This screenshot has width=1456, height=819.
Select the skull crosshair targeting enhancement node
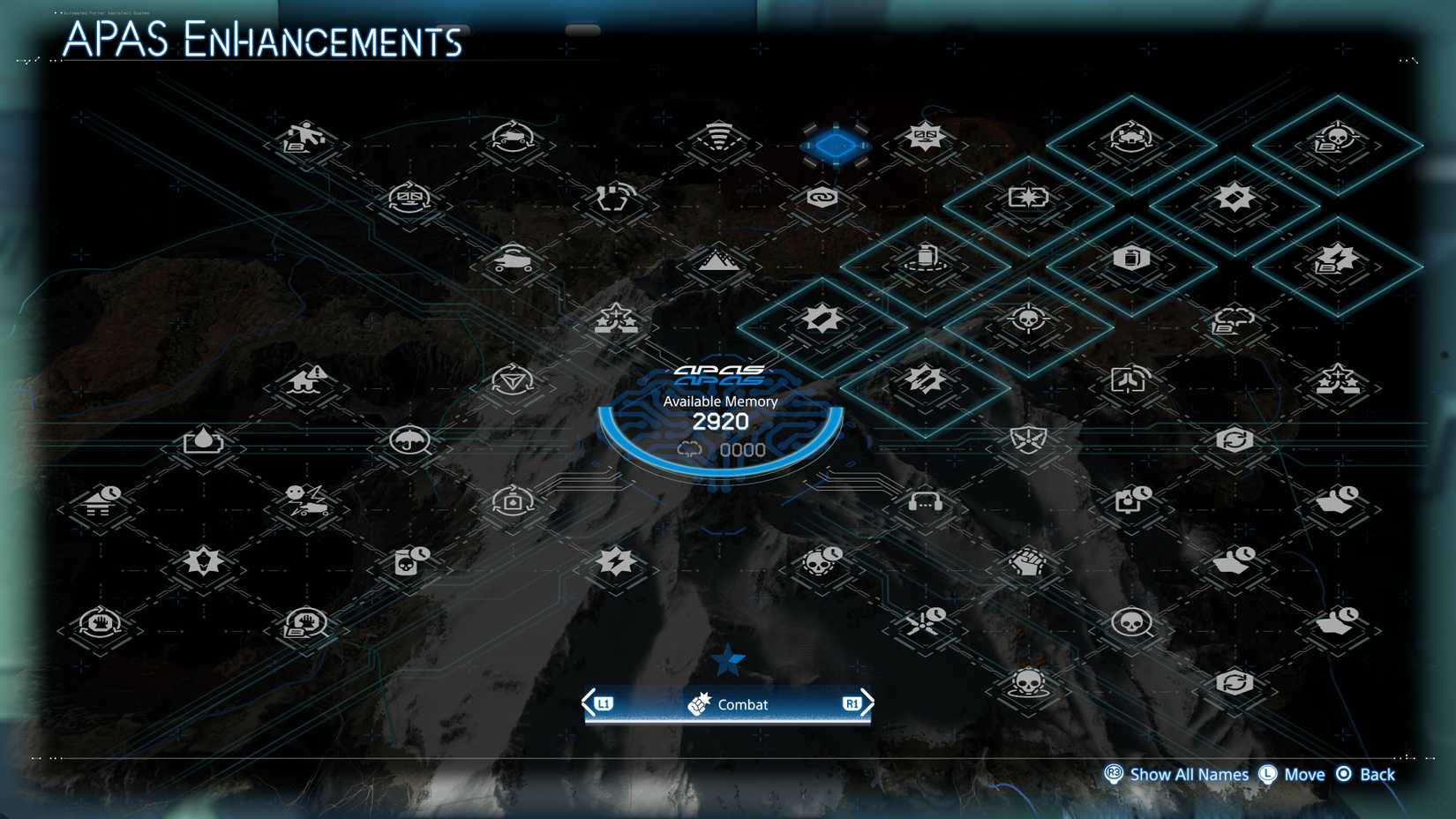(x=1028, y=320)
